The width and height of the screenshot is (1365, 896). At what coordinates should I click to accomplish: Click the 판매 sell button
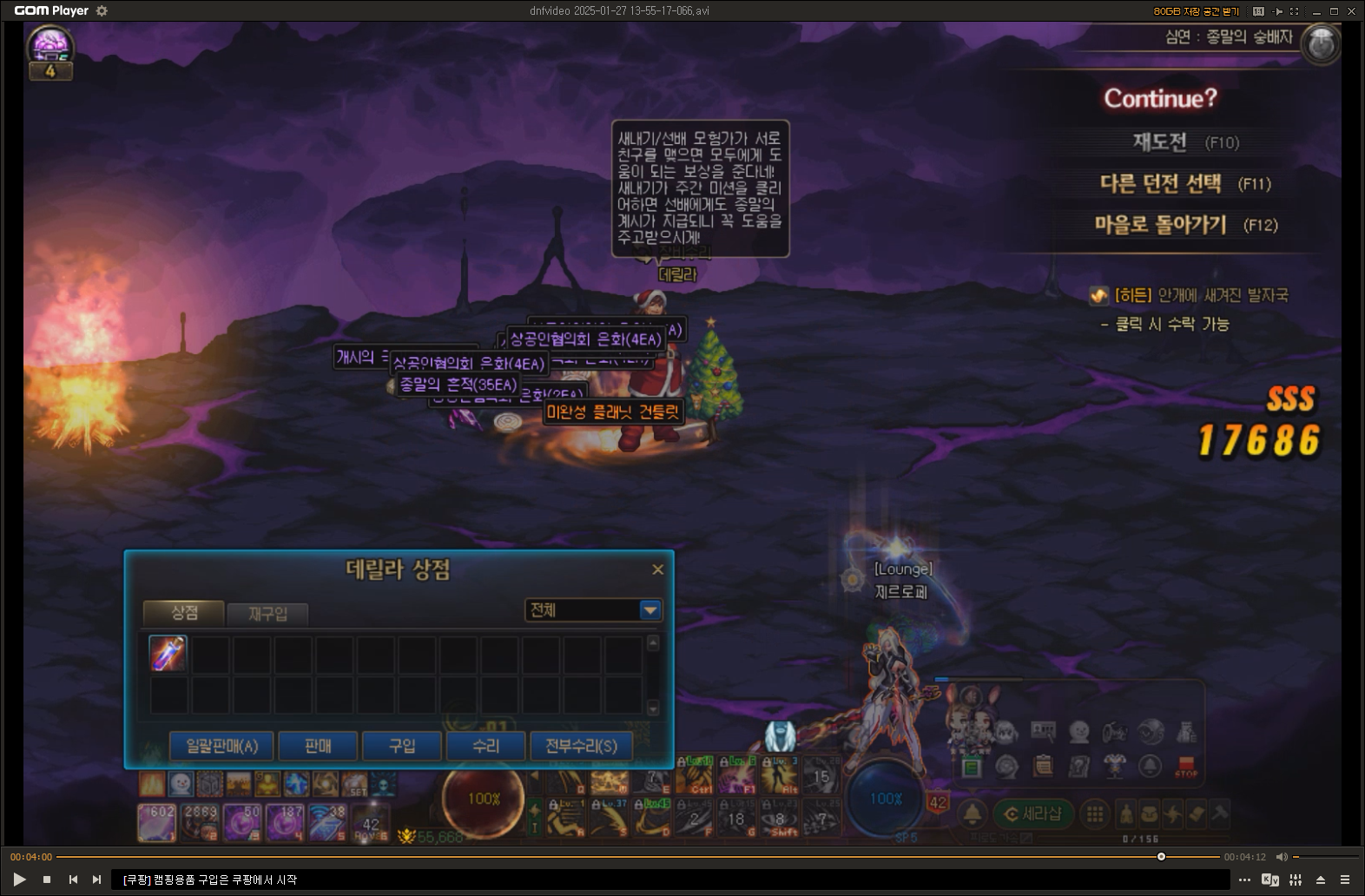click(318, 746)
